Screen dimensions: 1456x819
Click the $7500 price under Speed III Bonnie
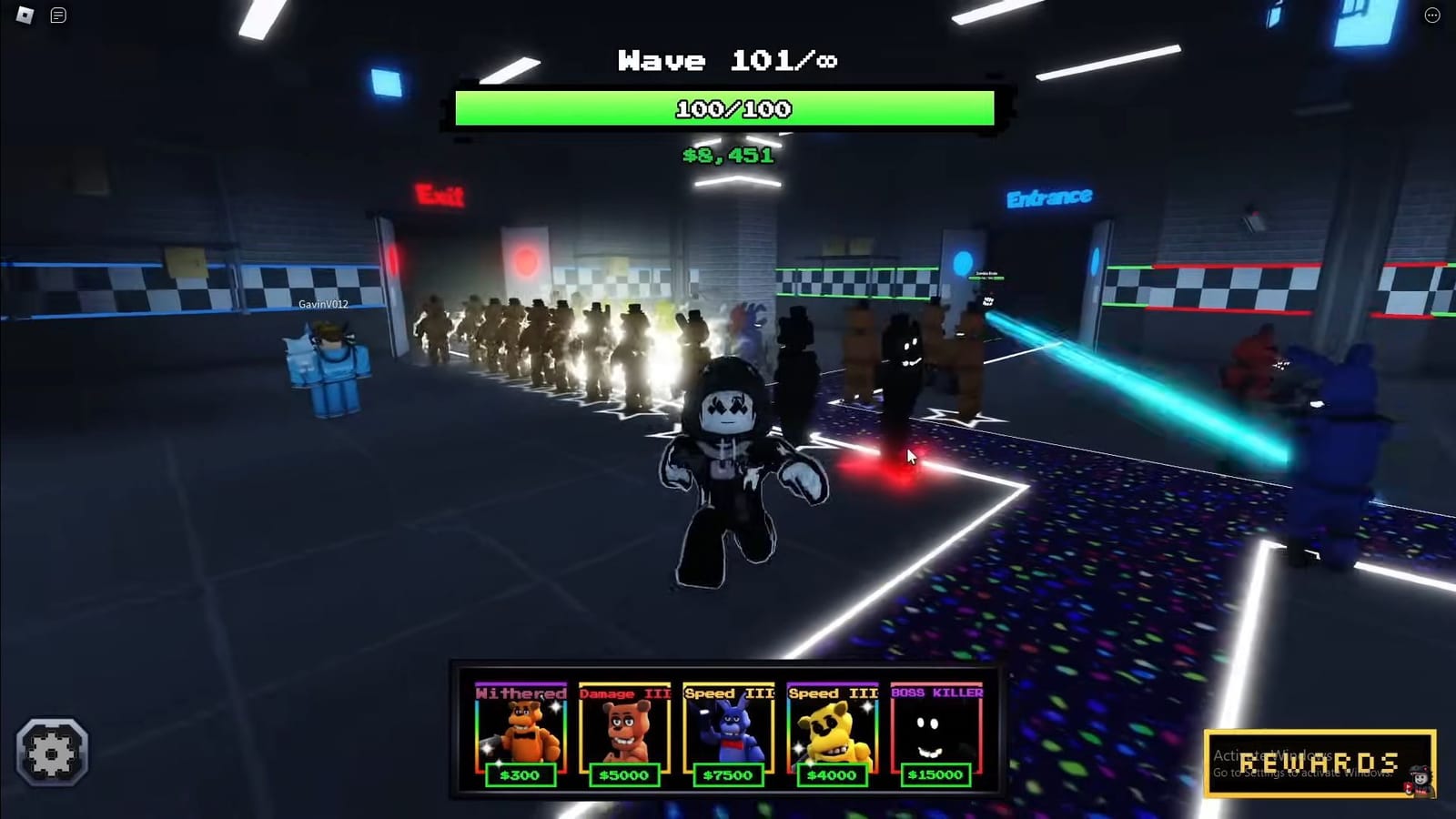tap(728, 775)
